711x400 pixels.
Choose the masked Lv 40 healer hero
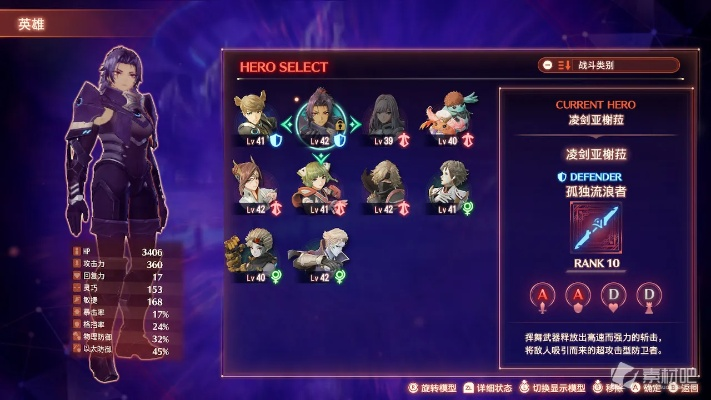click(x=256, y=255)
